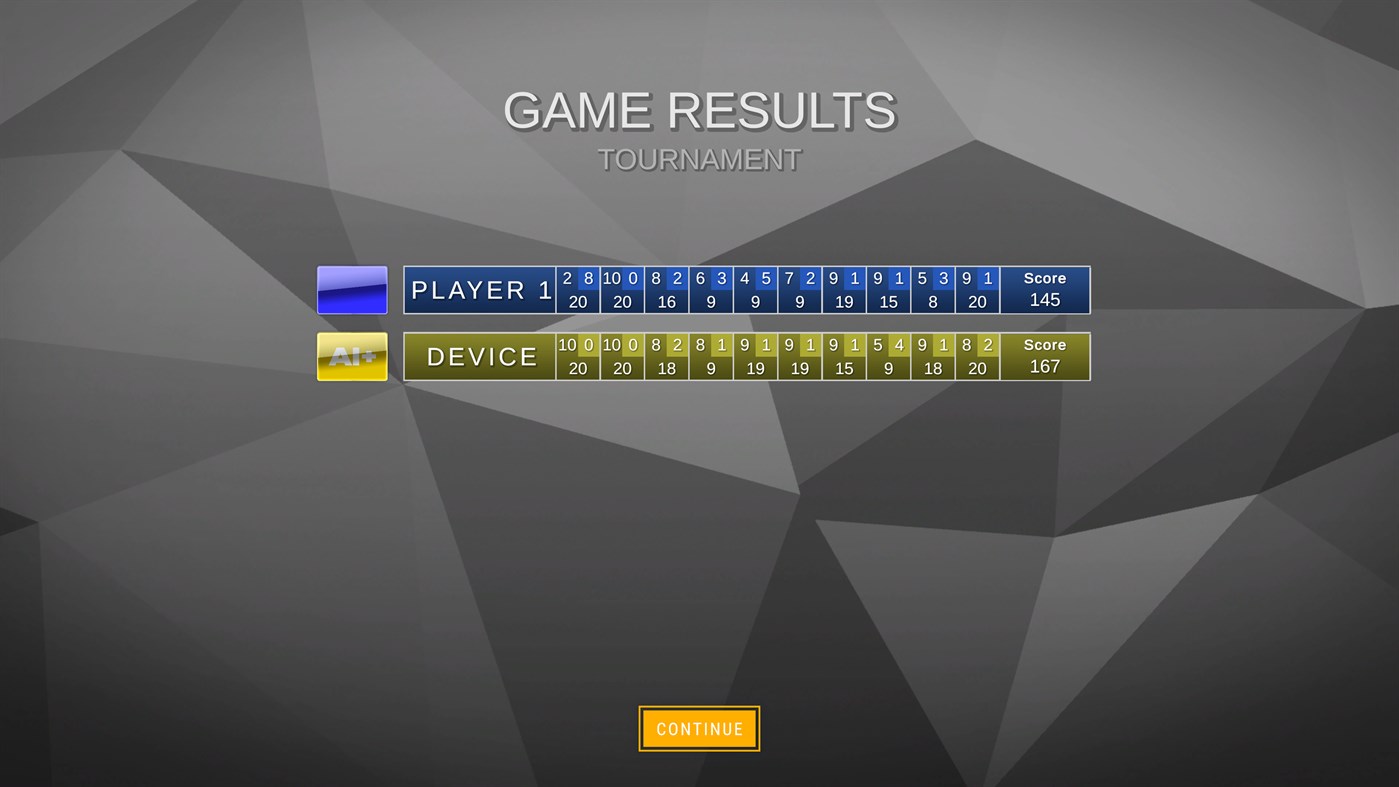Screen dimensions: 1399x787
Task: Click Device's frame showing 5-4
Action: pyautogui.click(x=889, y=357)
